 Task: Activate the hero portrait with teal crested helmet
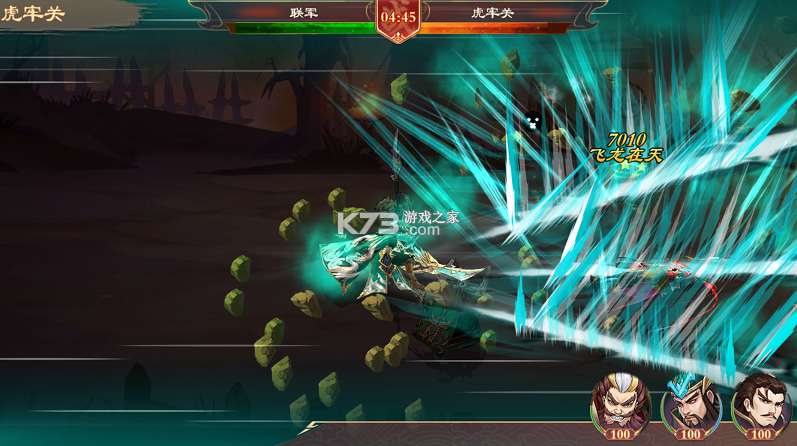click(x=690, y=403)
